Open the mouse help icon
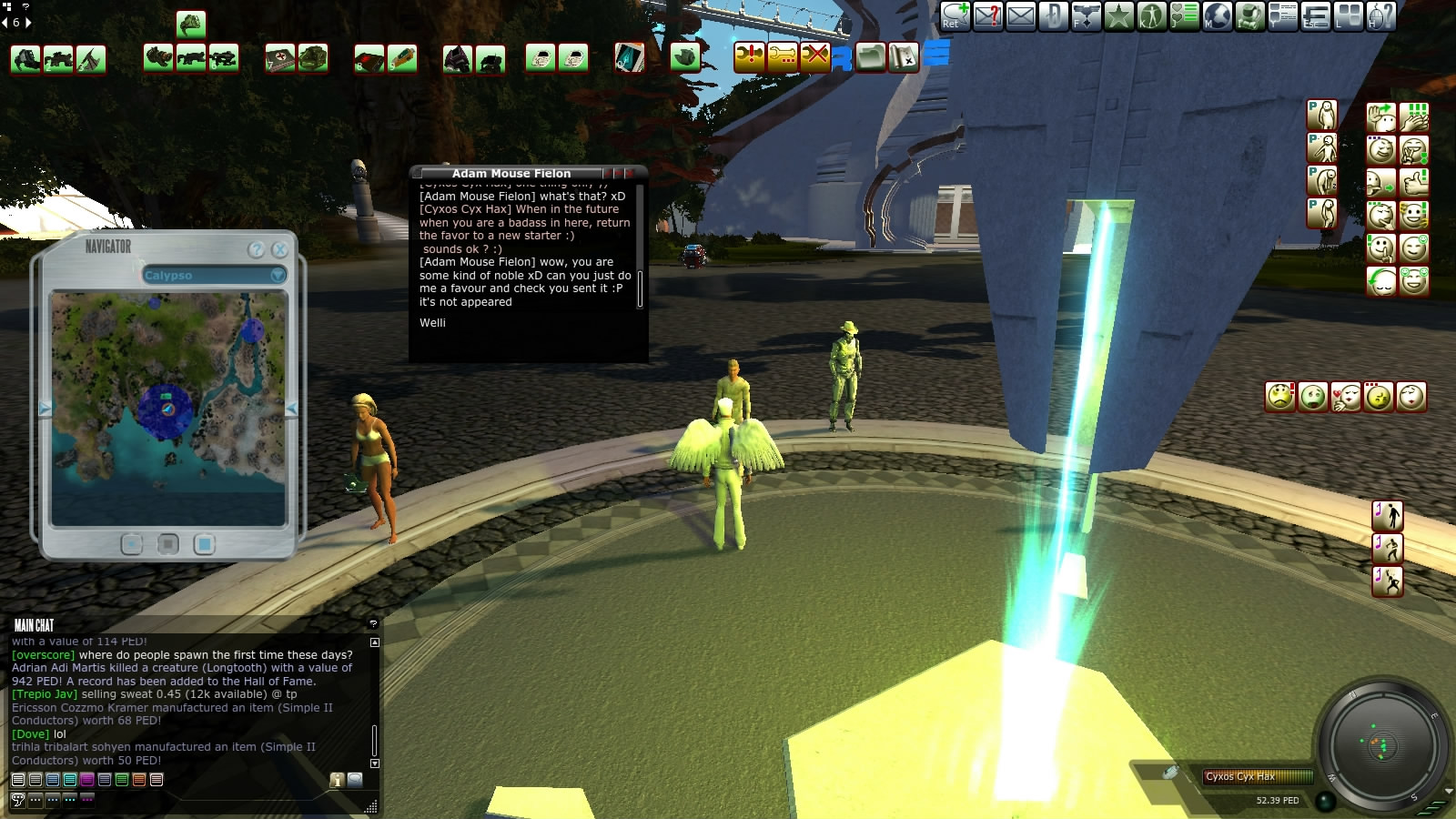This screenshot has width=1456, height=819. pos(1380,16)
